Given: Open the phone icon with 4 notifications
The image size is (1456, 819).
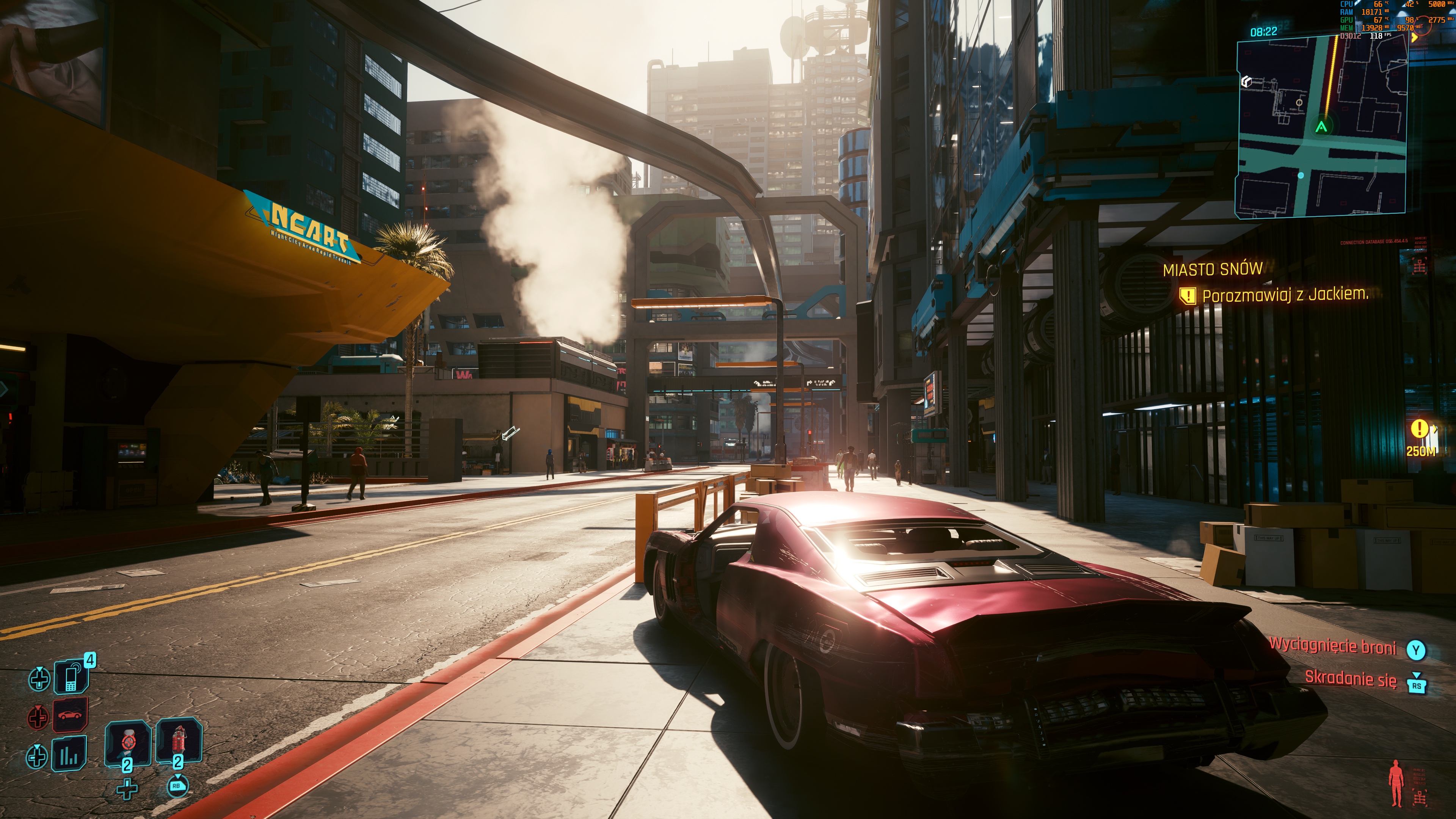Looking at the screenshot, I should 71,676.
